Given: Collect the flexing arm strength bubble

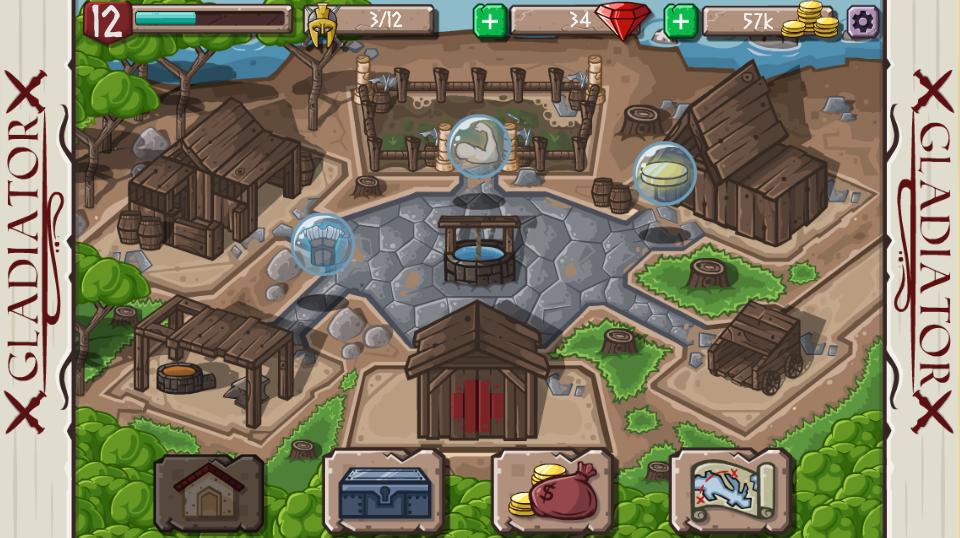Looking at the screenshot, I should click(x=478, y=146).
